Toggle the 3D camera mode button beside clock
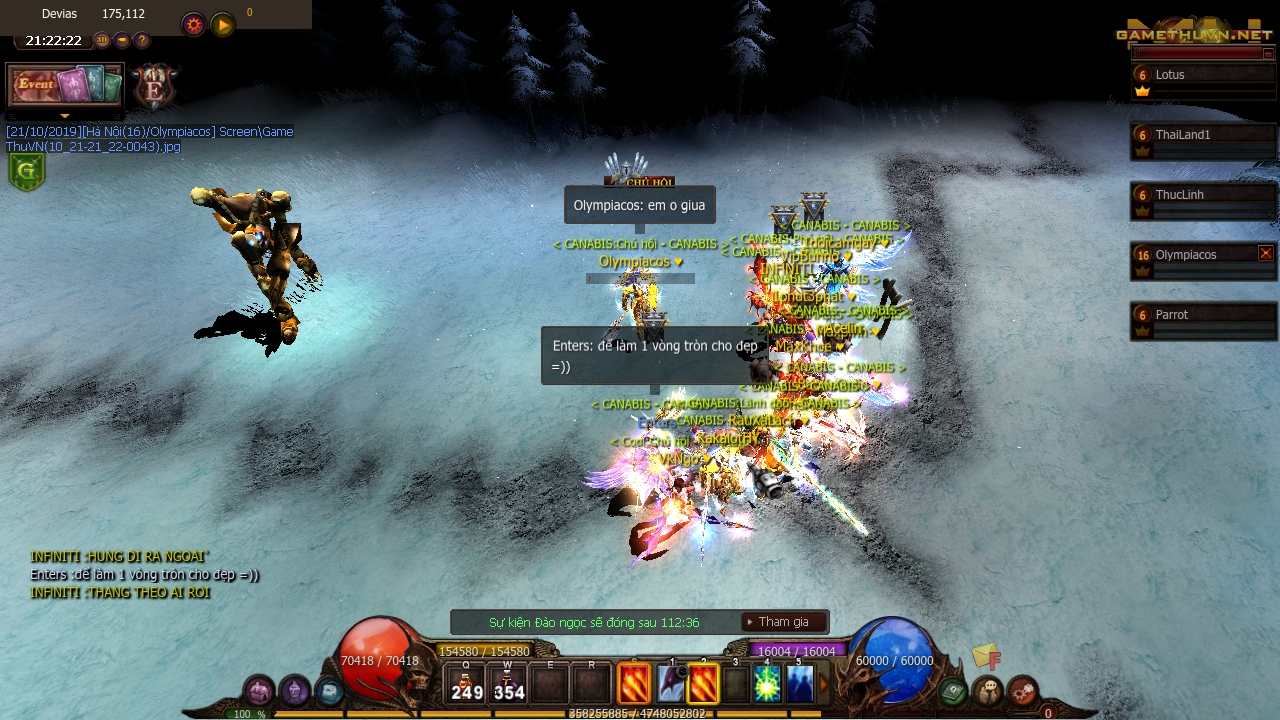The height and width of the screenshot is (720, 1280). tap(101, 41)
